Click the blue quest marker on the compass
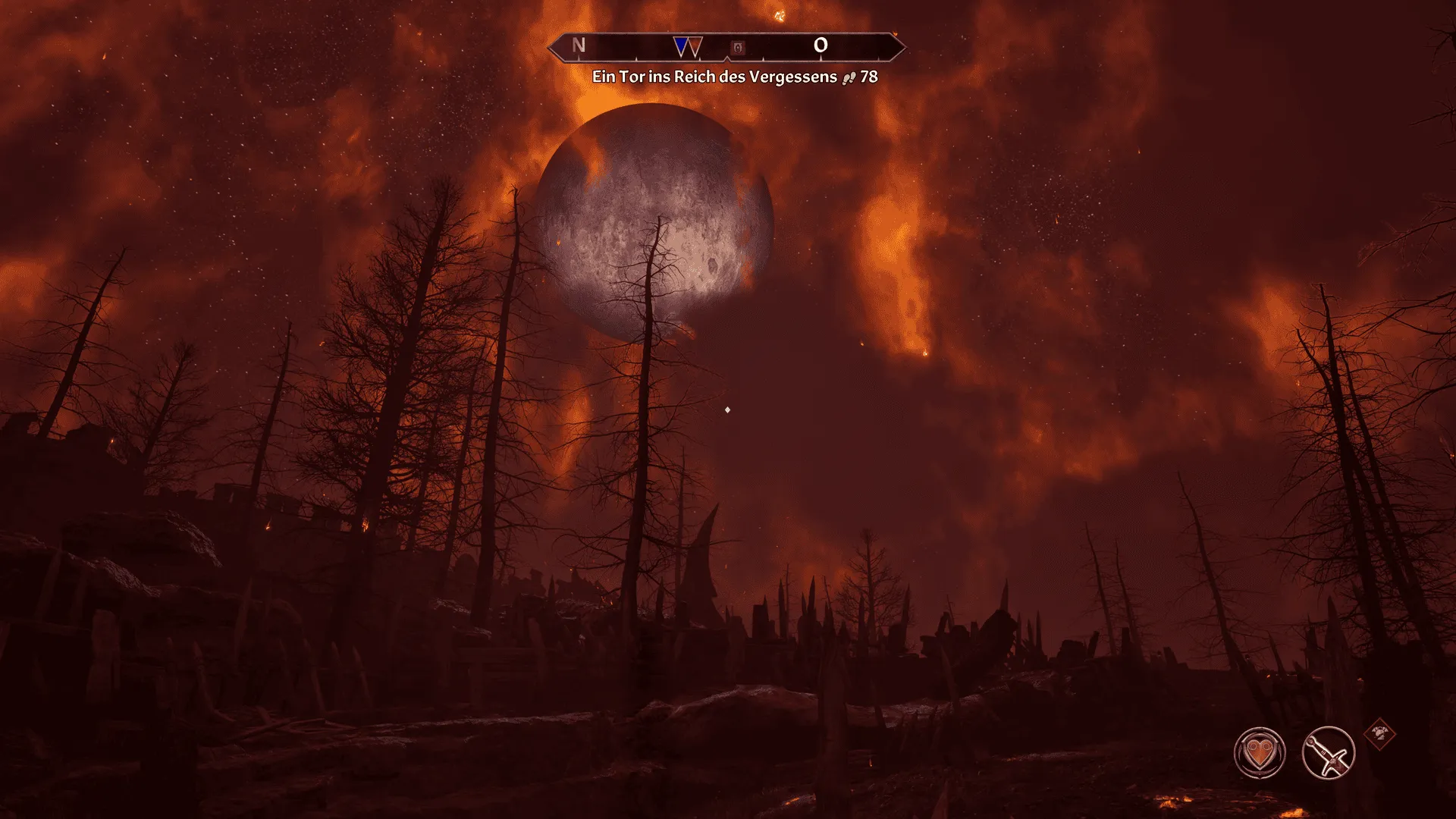Viewport: 1456px width, 819px height. [681, 45]
